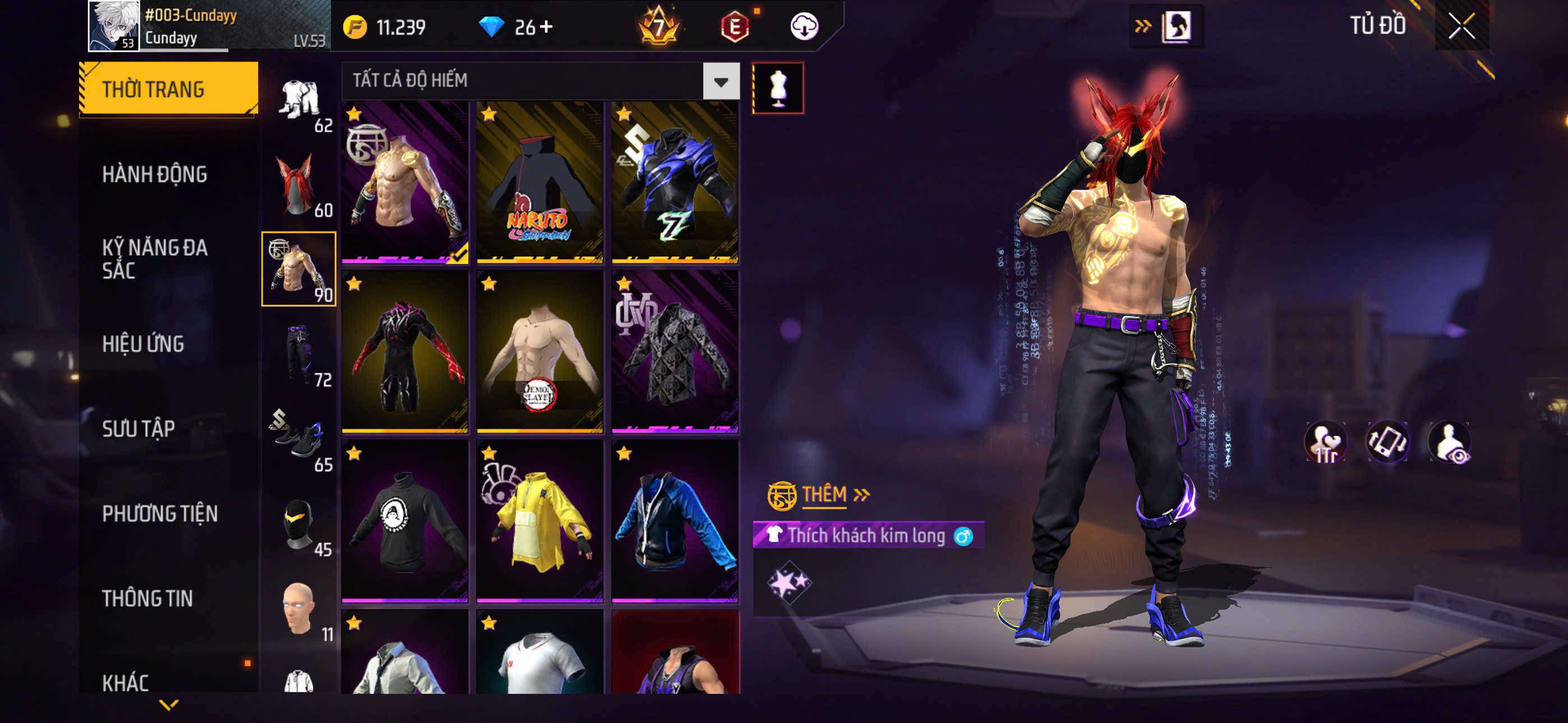Go to the Sưu Tập tab
1568x723 pixels.
pyautogui.click(x=138, y=428)
